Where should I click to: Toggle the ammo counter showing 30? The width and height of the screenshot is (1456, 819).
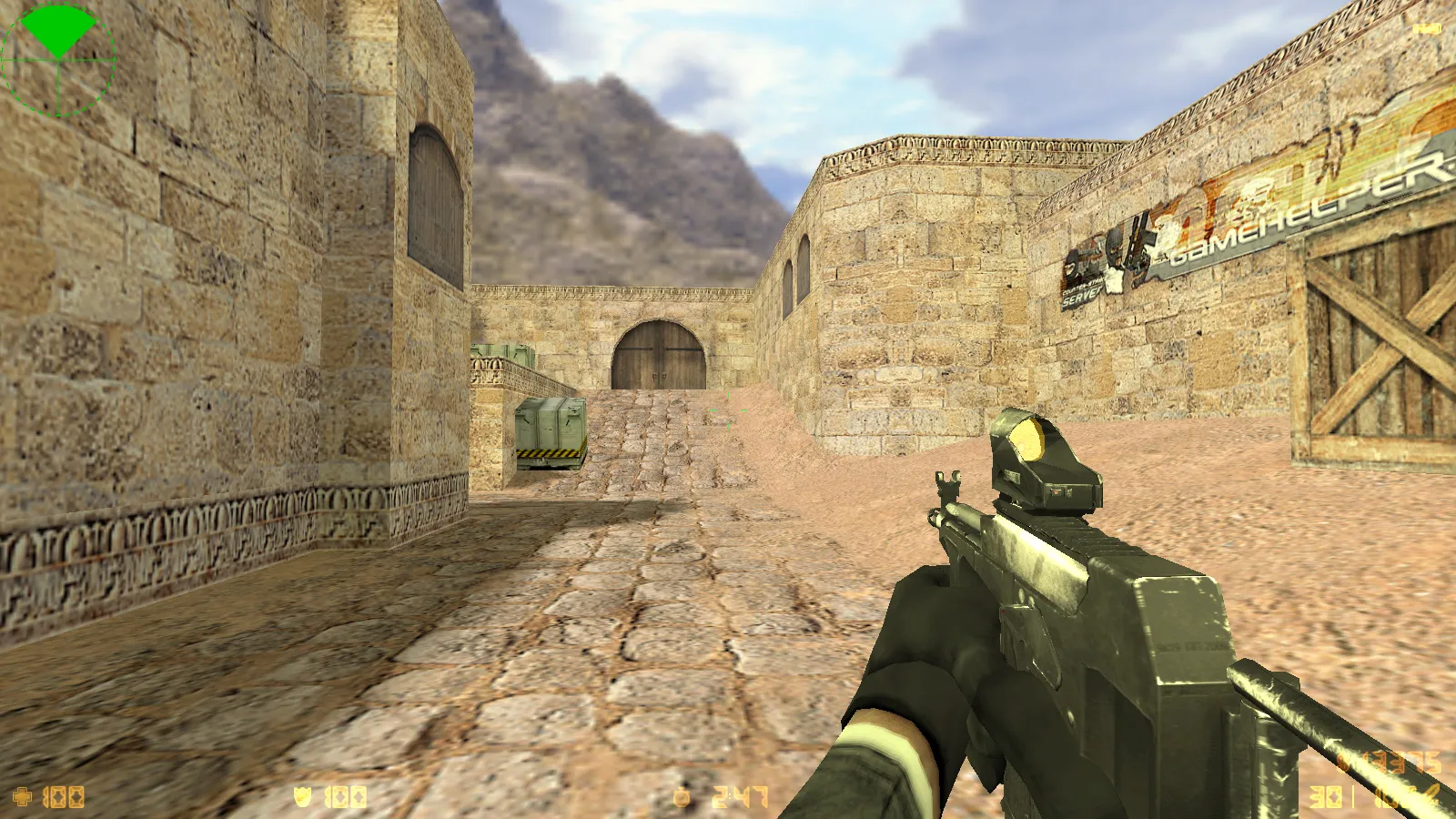[1325, 796]
